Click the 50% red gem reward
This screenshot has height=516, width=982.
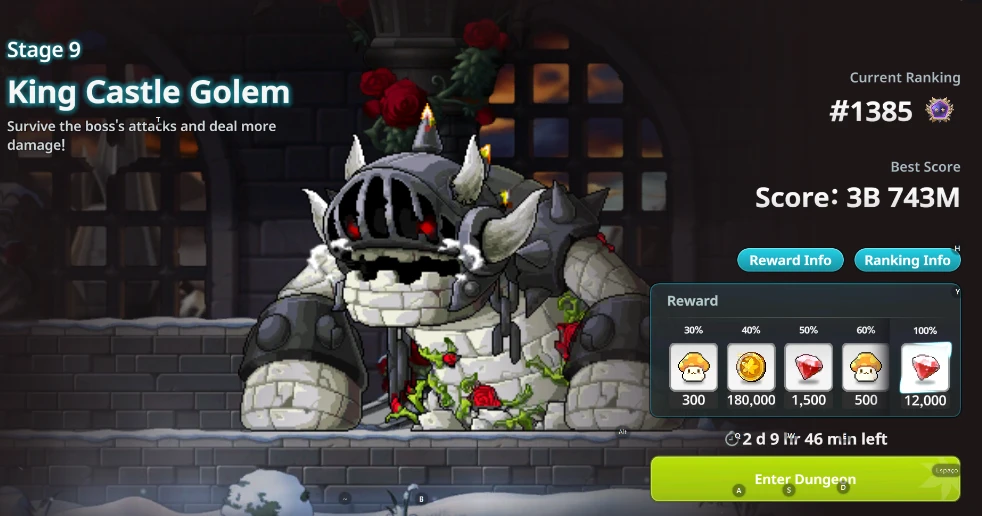pos(808,367)
